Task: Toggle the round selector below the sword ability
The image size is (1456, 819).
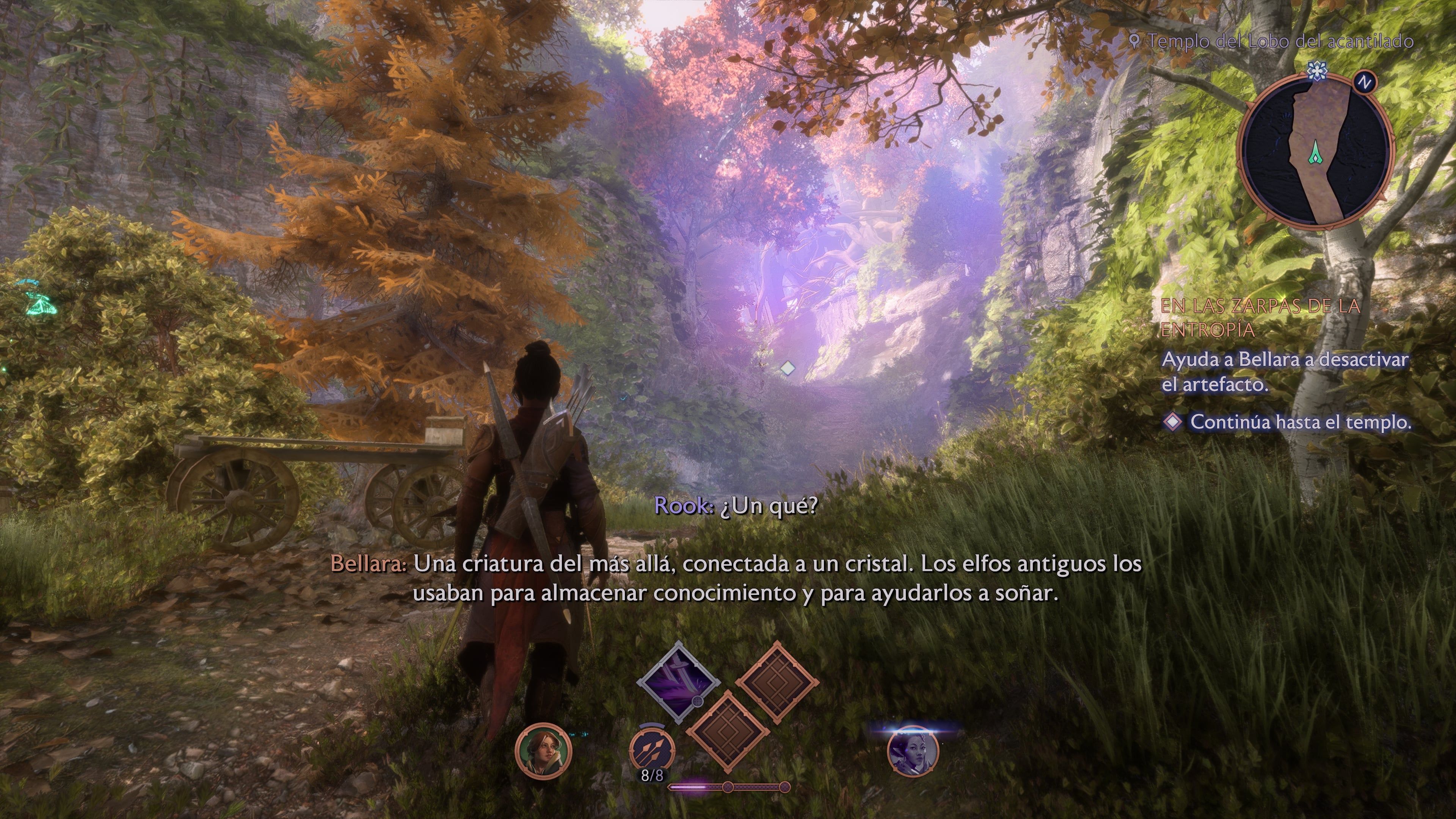Action: (x=698, y=702)
